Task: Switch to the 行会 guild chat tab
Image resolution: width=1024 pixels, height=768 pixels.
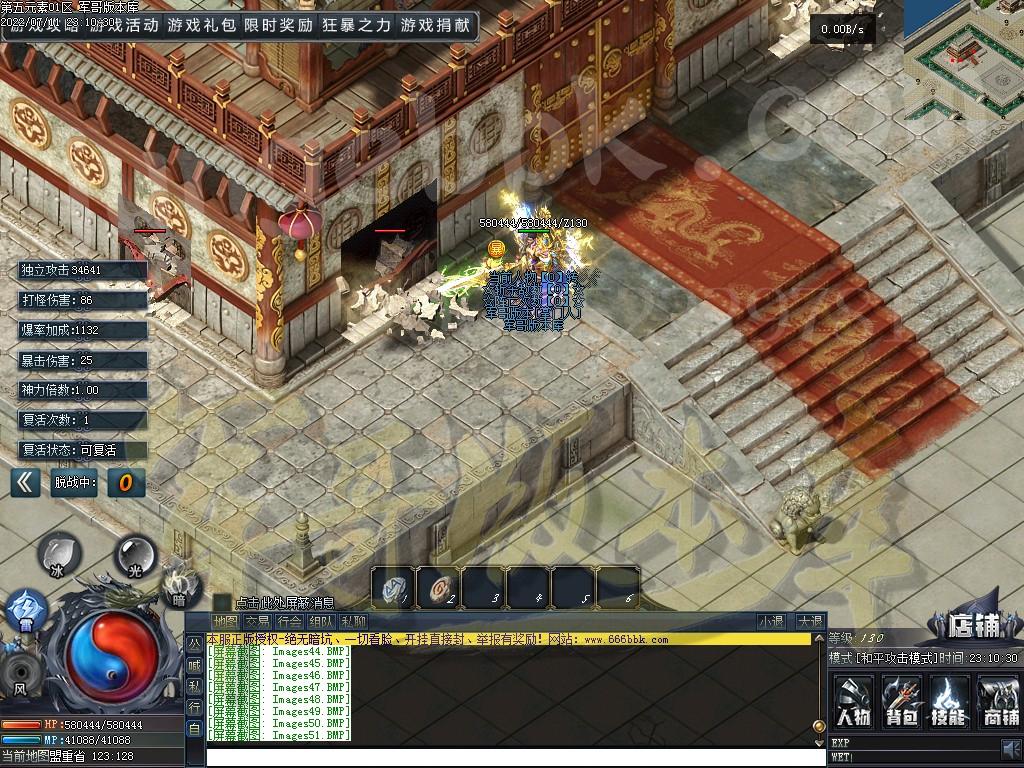Action: click(x=290, y=622)
